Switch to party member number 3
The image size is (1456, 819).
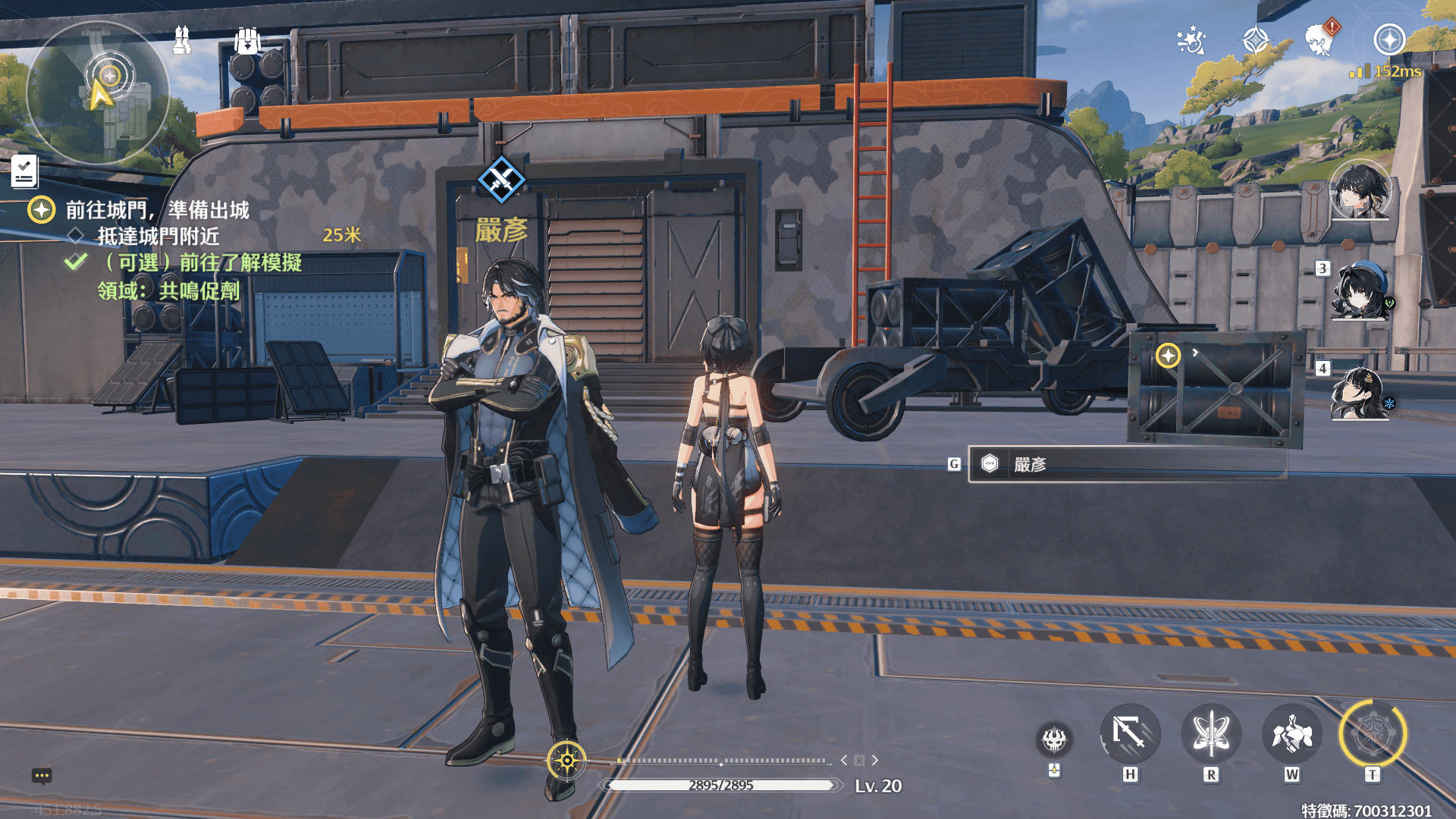click(x=1360, y=292)
